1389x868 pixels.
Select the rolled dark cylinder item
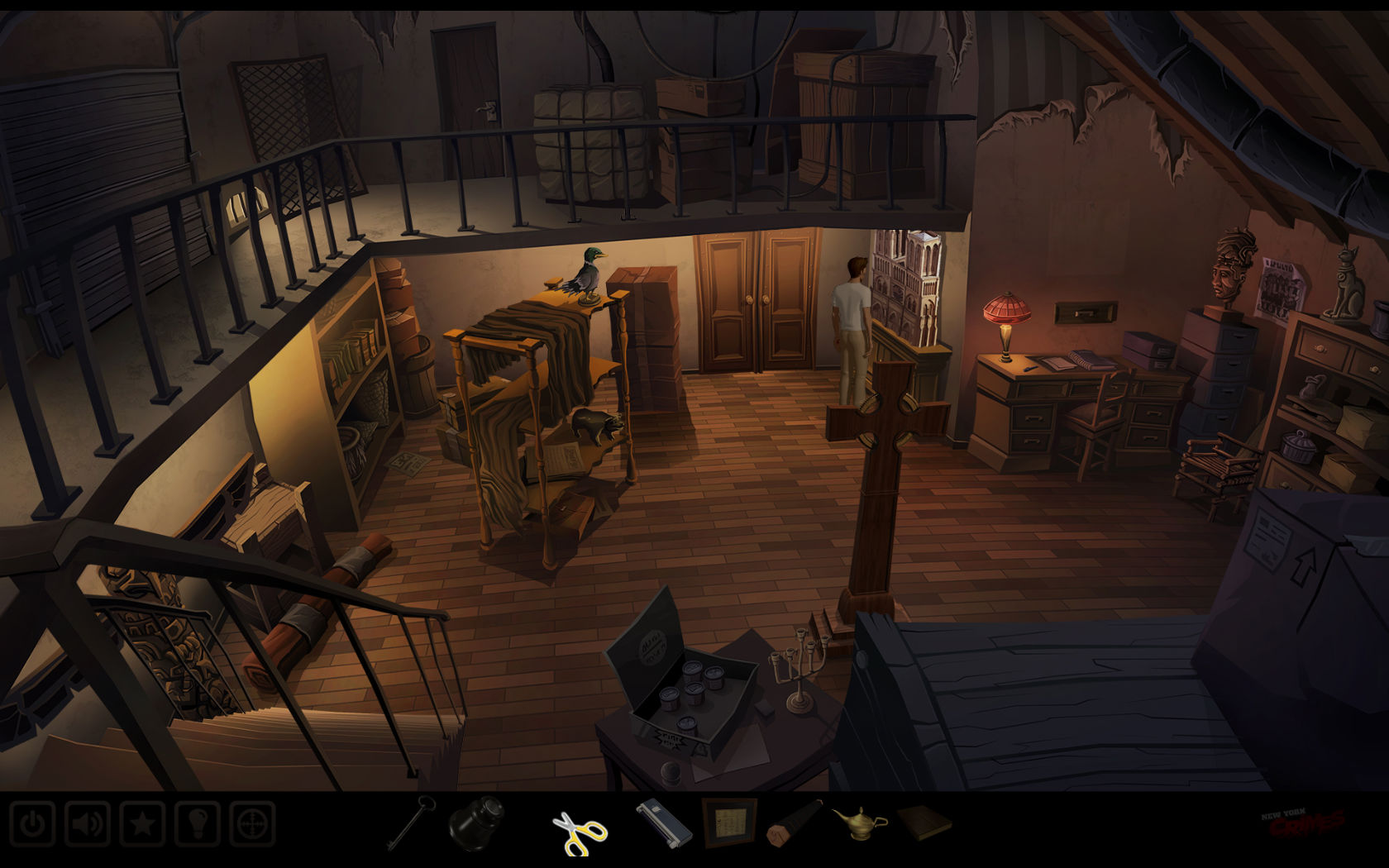pyautogui.click(x=795, y=823)
